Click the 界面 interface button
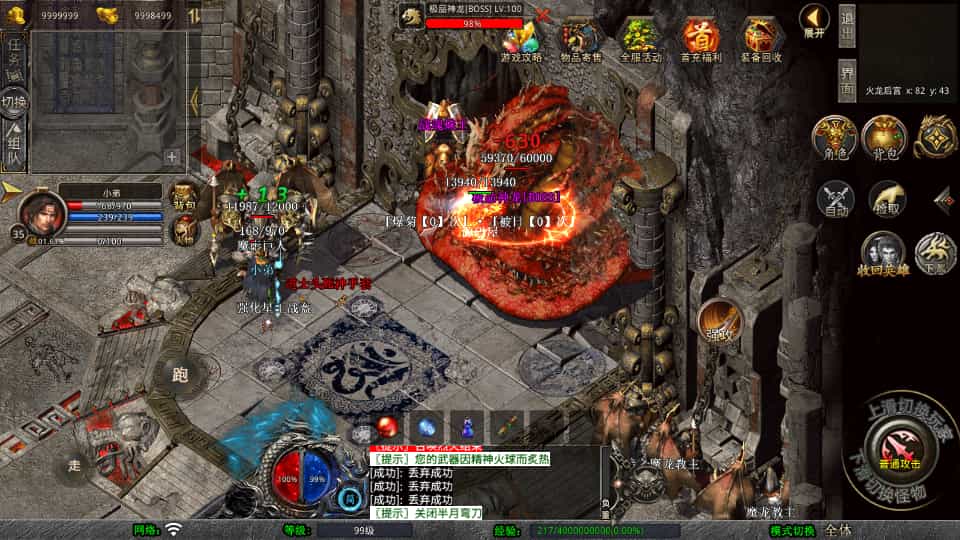 pos(847,80)
